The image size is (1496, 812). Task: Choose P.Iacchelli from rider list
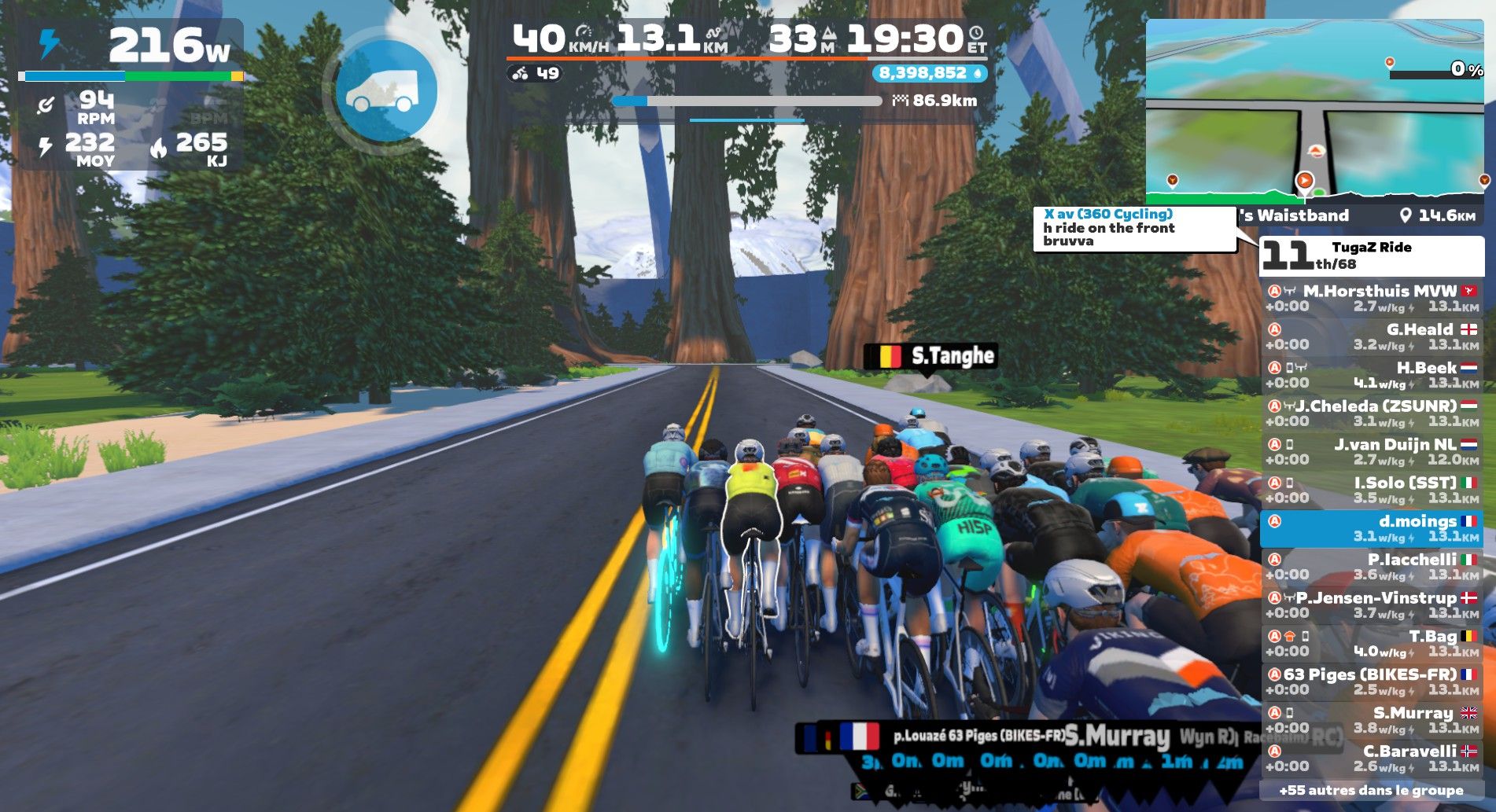(1372, 567)
